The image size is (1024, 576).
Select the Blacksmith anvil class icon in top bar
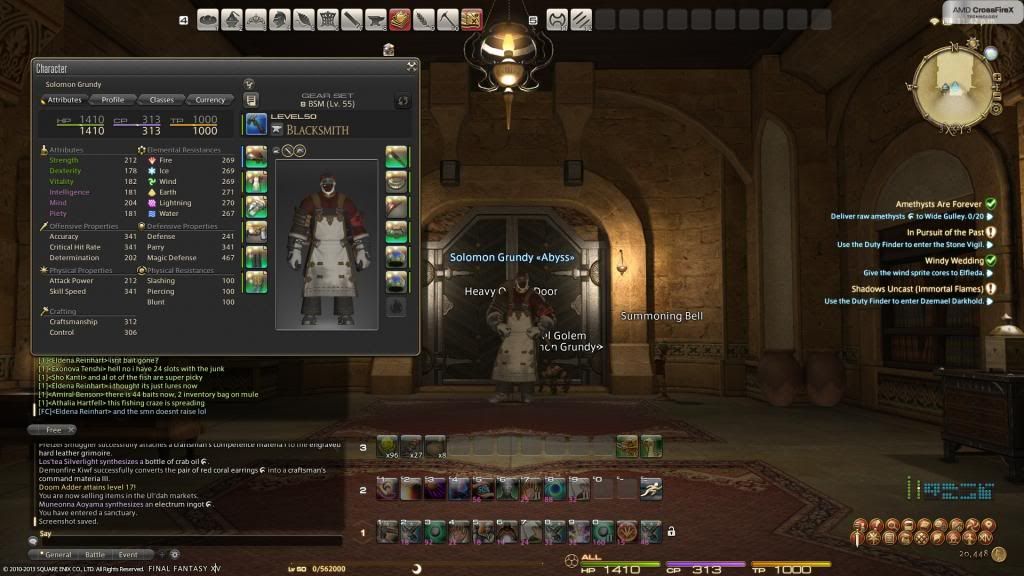click(x=377, y=19)
